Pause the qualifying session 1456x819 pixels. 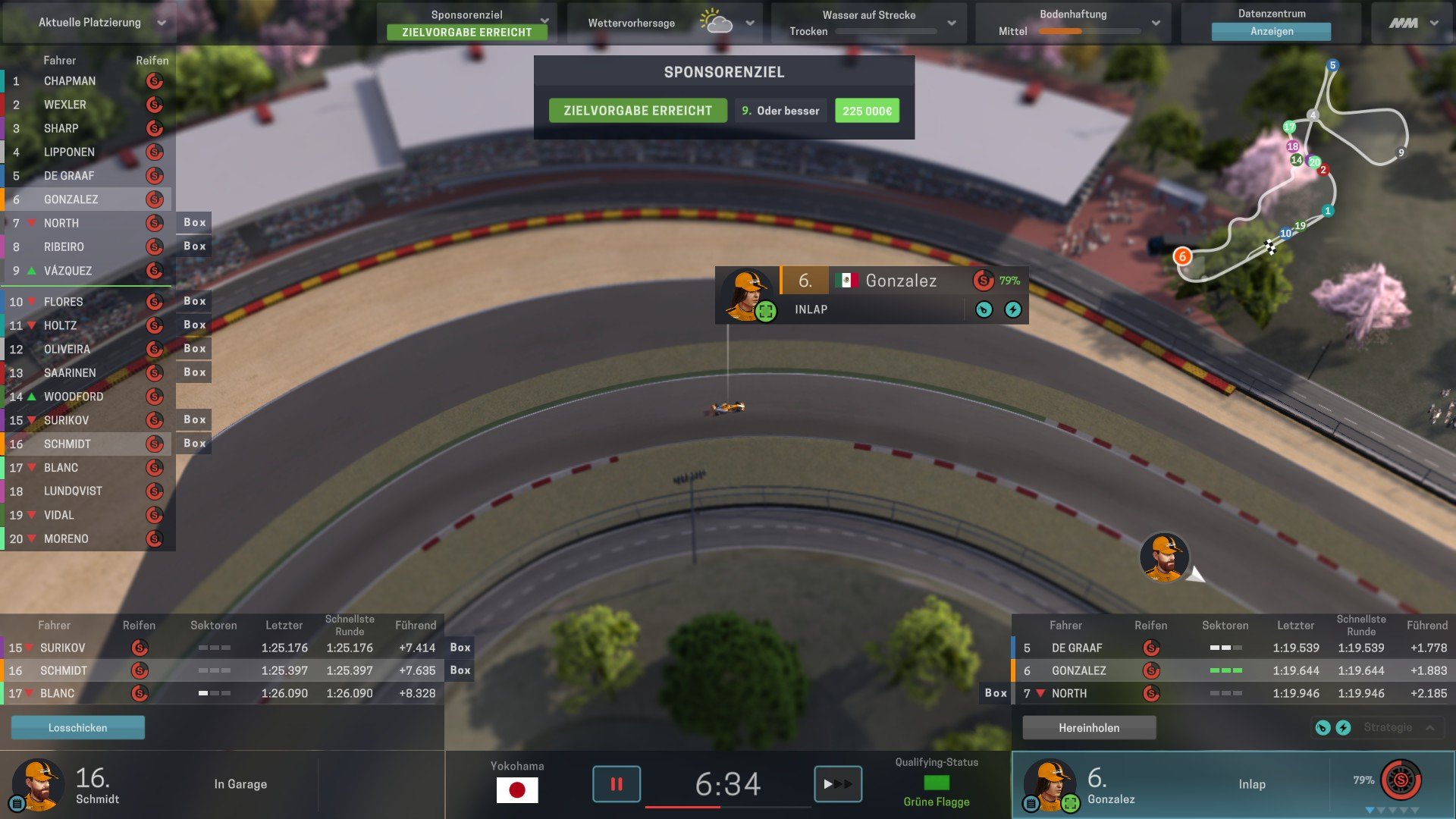click(616, 784)
